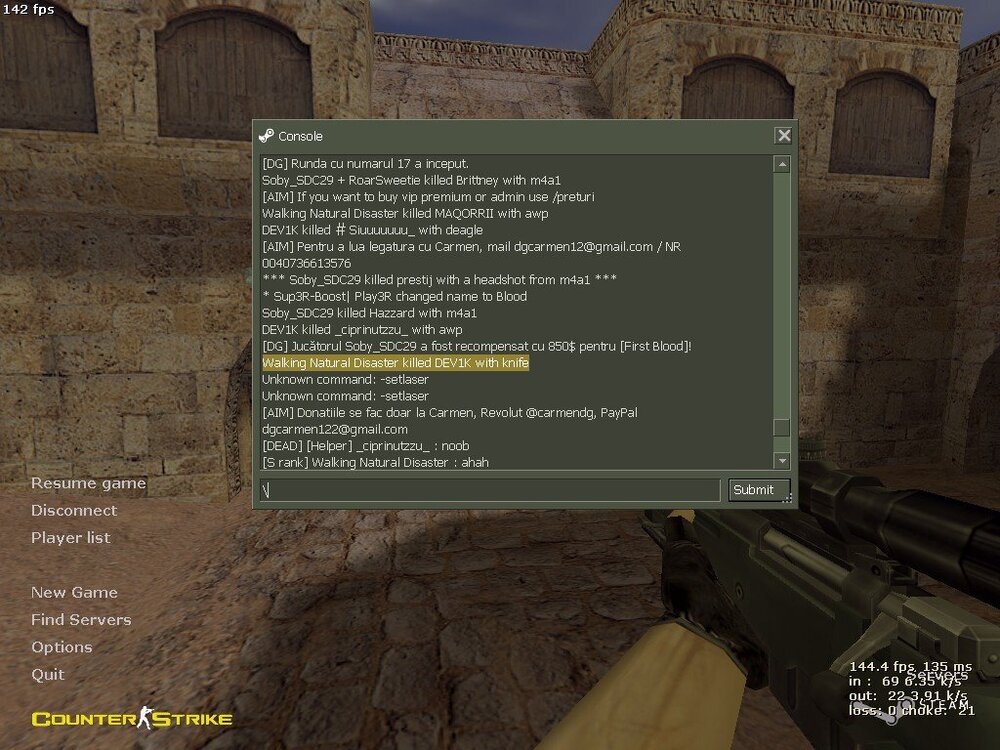This screenshot has height=750, width=1000.
Task: Close the Console window
Action: (x=784, y=135)
